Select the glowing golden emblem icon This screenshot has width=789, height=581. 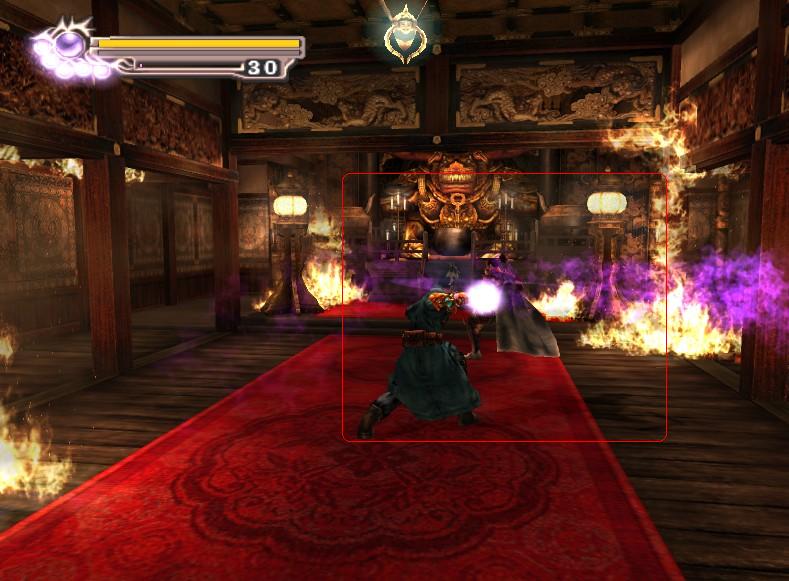tap(404, 32)
